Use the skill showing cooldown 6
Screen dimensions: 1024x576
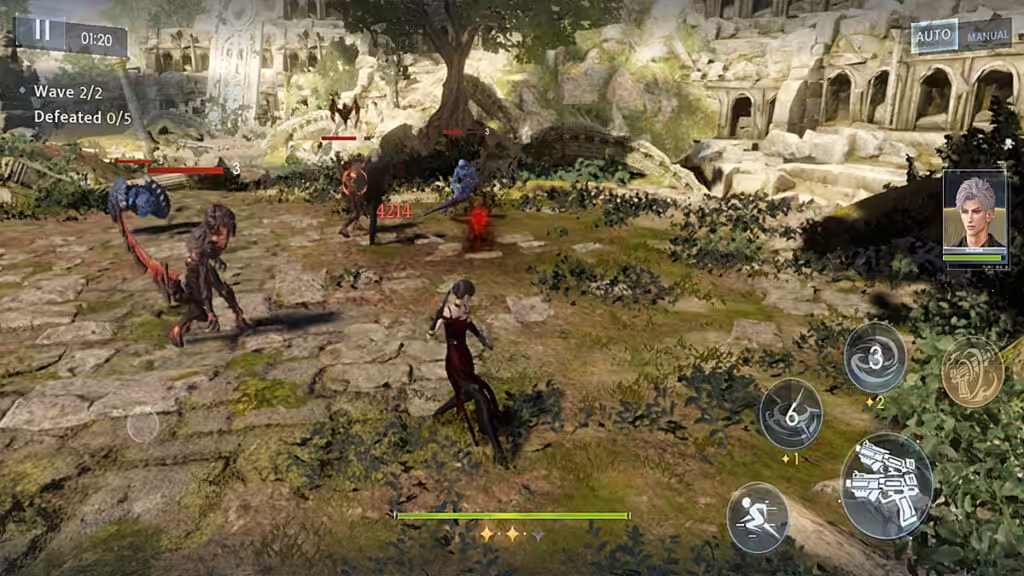(790, 413)
